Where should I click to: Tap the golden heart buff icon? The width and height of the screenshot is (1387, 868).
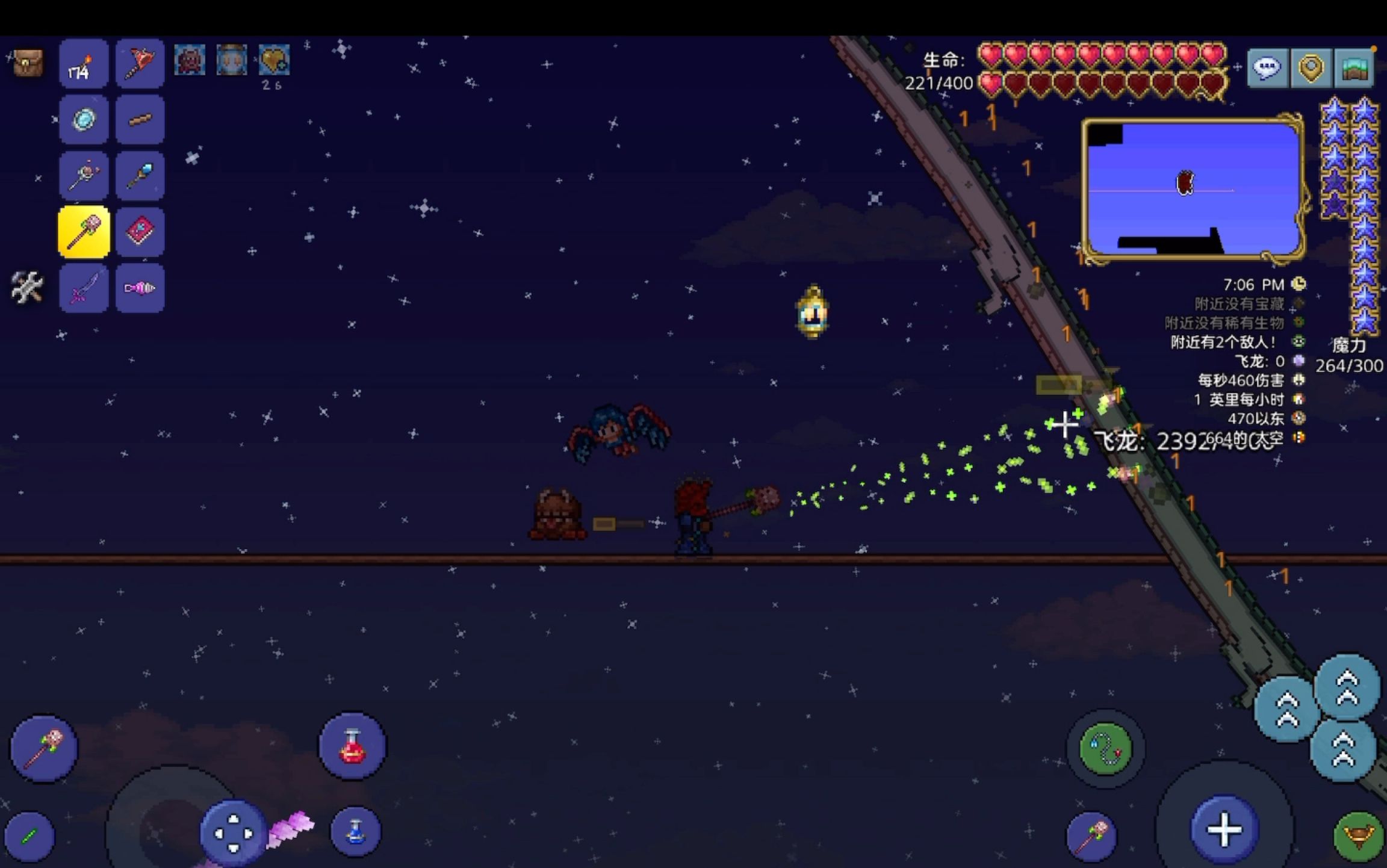tap(274, 60)
